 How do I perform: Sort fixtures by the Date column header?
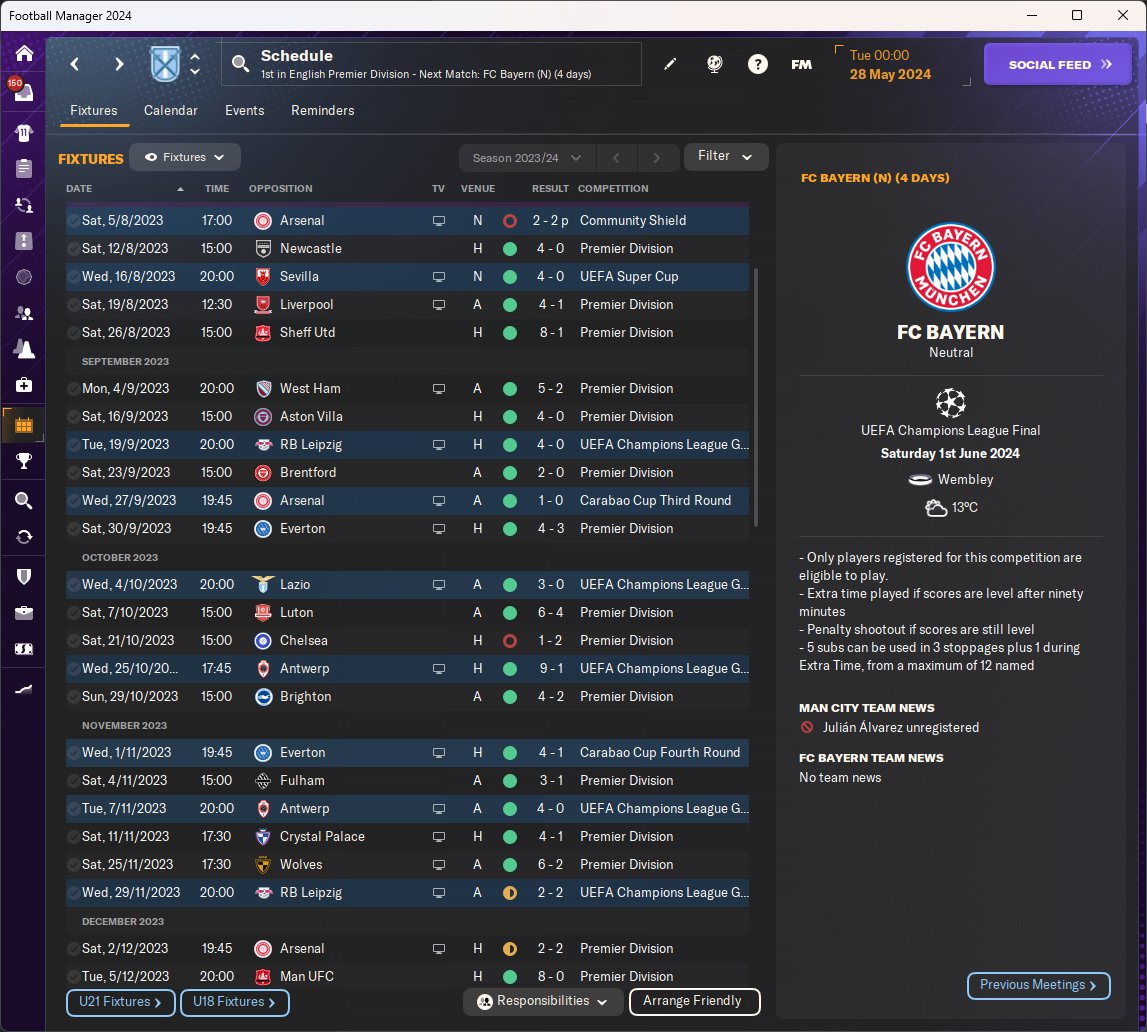pyautogui.click(x=80, y=188)
